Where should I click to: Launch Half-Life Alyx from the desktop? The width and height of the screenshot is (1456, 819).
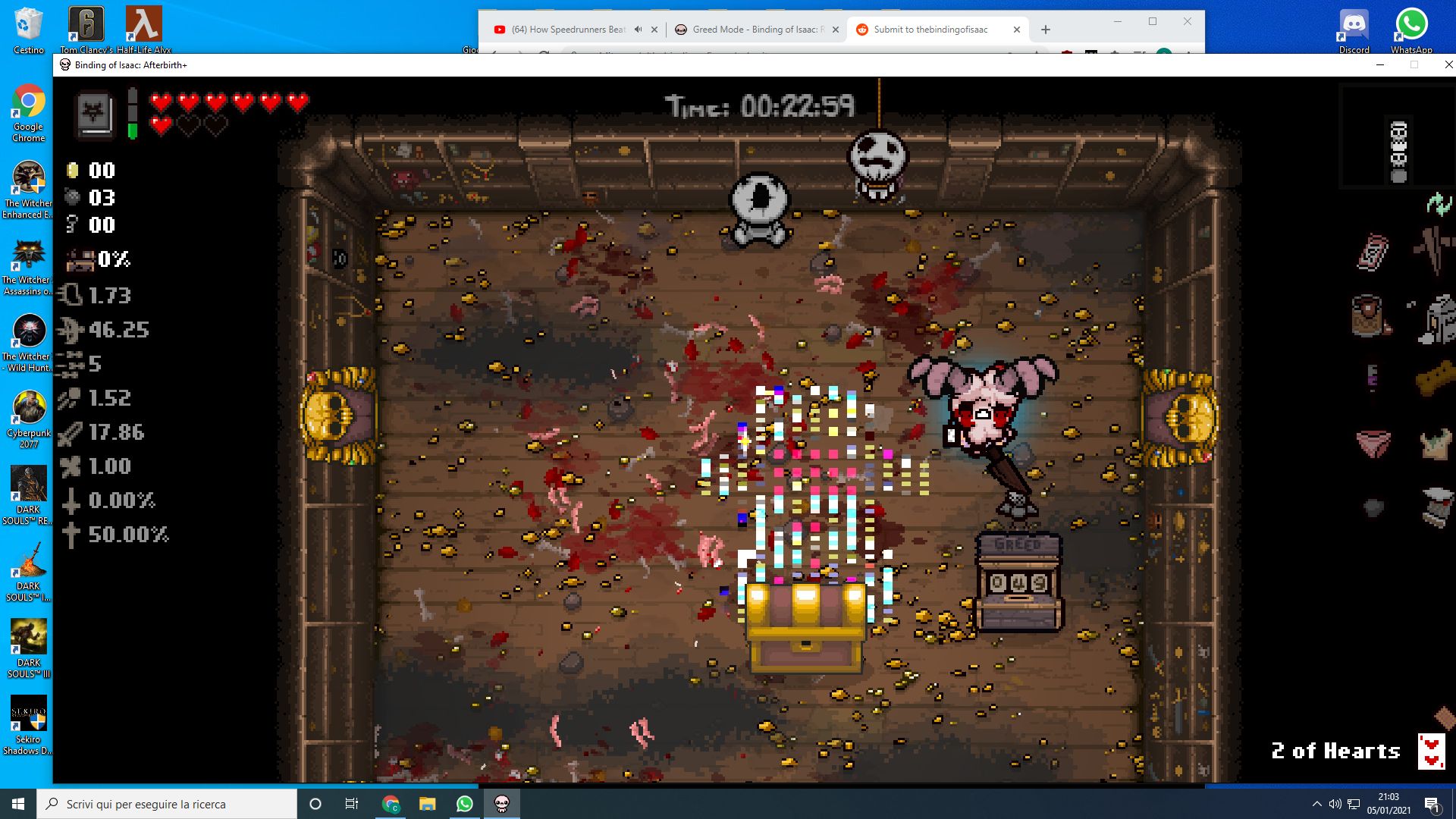tap(144, 23)
